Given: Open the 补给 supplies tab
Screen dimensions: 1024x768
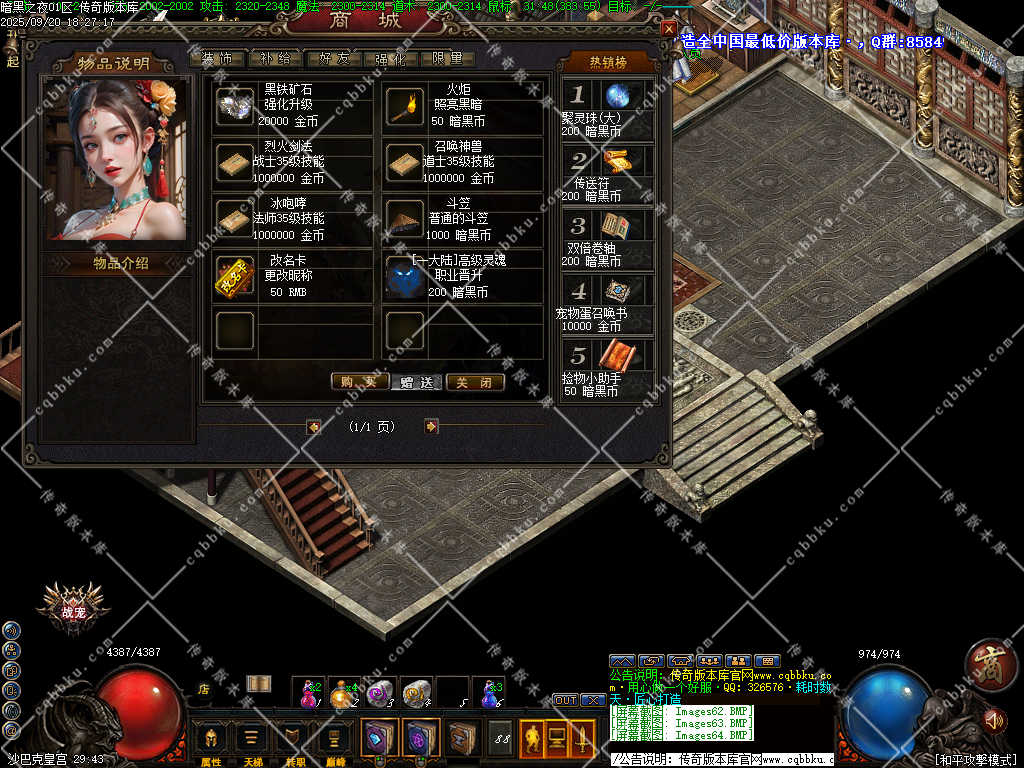Looking at the screenshot, I should [274, 59].
